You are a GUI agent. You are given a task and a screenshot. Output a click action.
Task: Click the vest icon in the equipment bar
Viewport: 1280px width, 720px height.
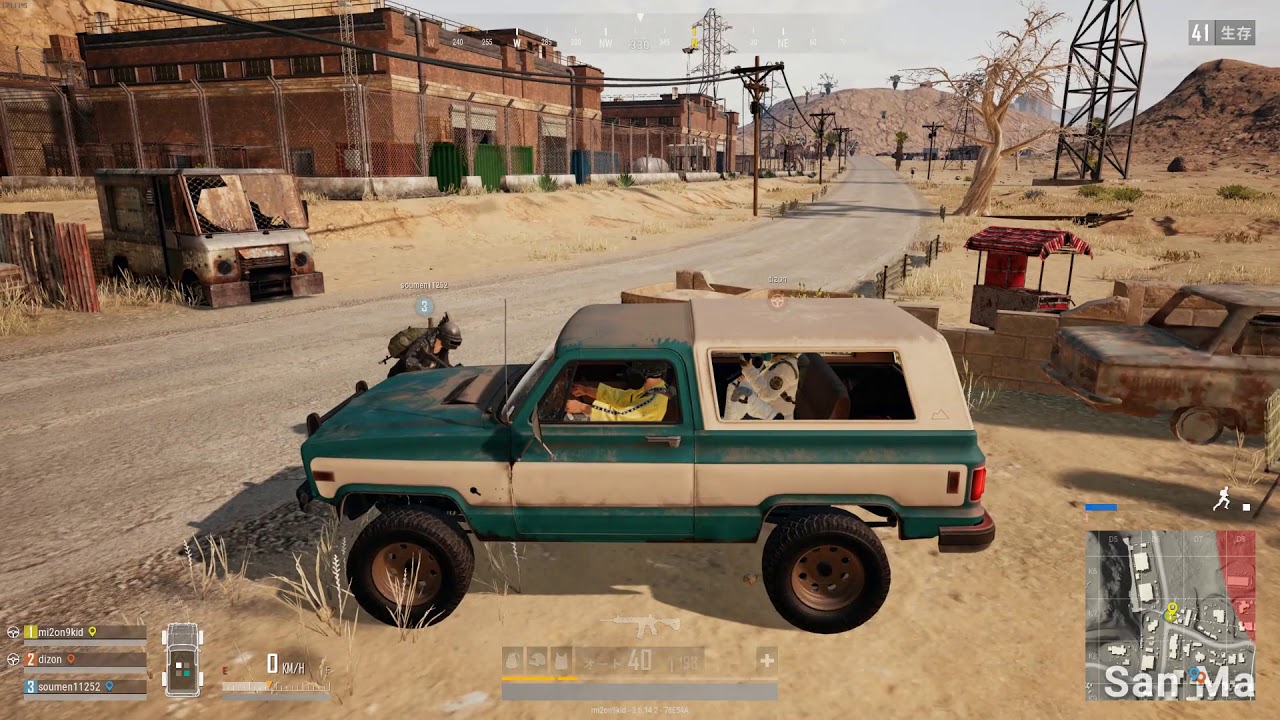tap(561, 661)
